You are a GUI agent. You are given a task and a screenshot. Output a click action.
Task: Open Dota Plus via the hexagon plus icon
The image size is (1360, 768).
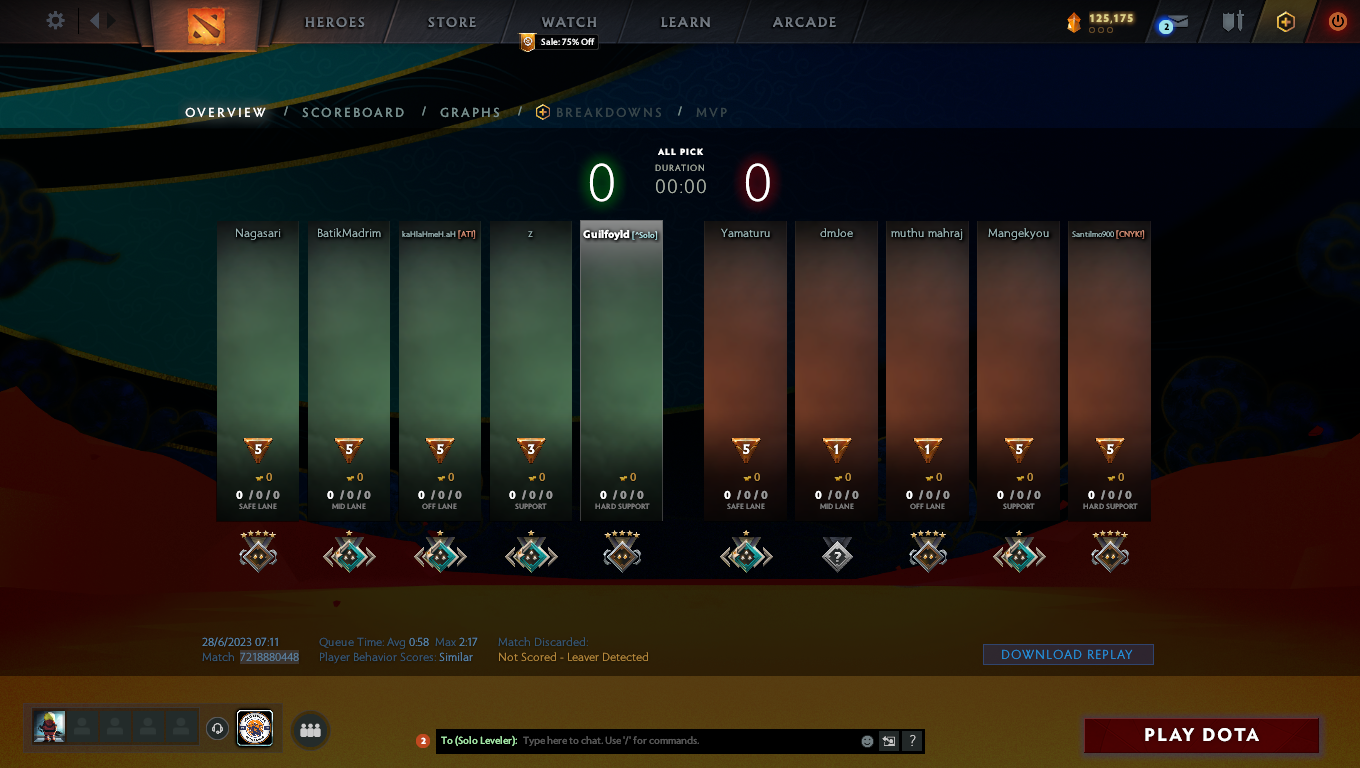(1286, 21)
